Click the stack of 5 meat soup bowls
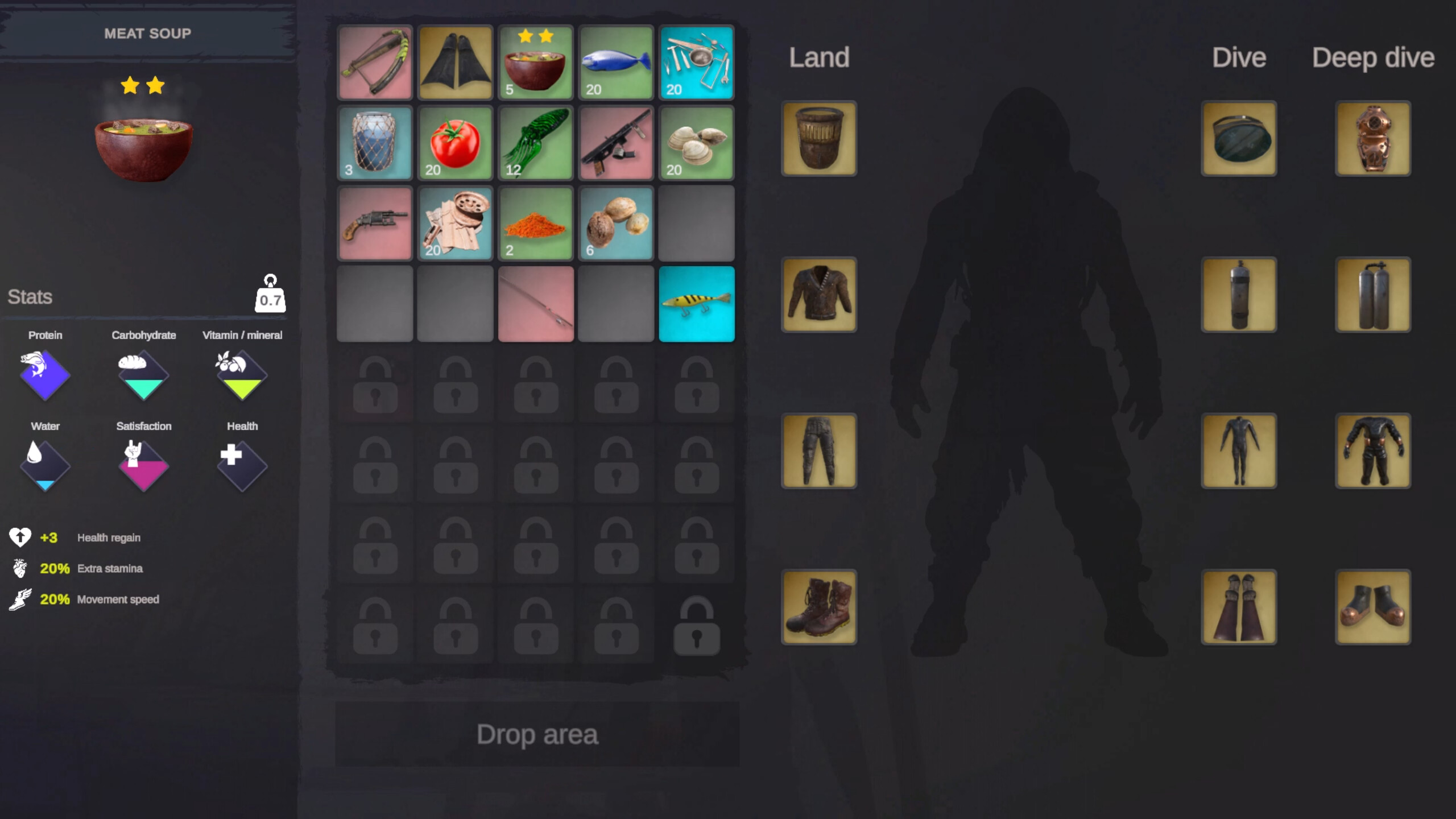This screenshot has height=819, width=1456. [x=535, y=63]
